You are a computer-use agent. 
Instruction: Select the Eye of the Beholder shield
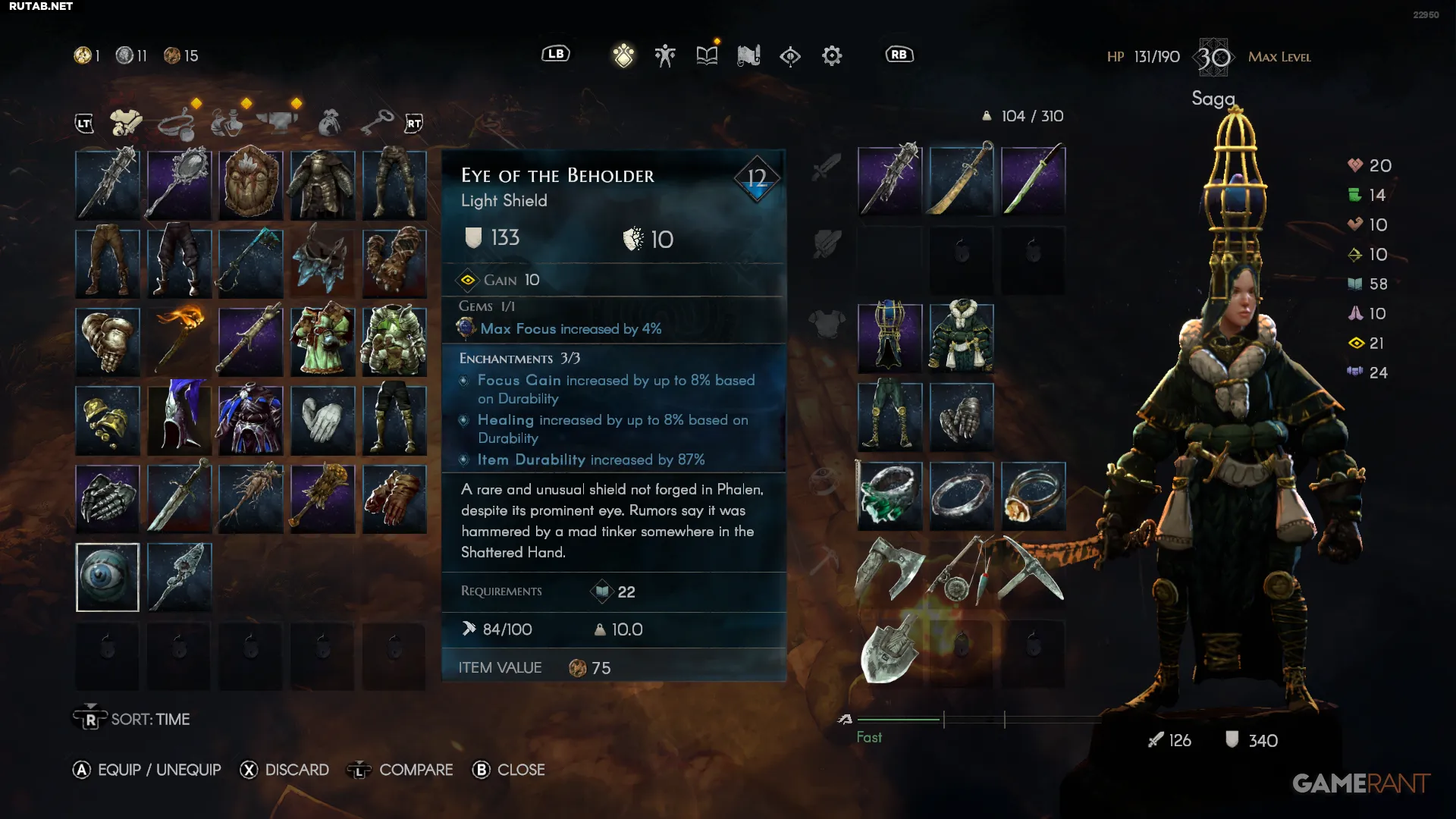pyautogui.click(x=108, y=577)
